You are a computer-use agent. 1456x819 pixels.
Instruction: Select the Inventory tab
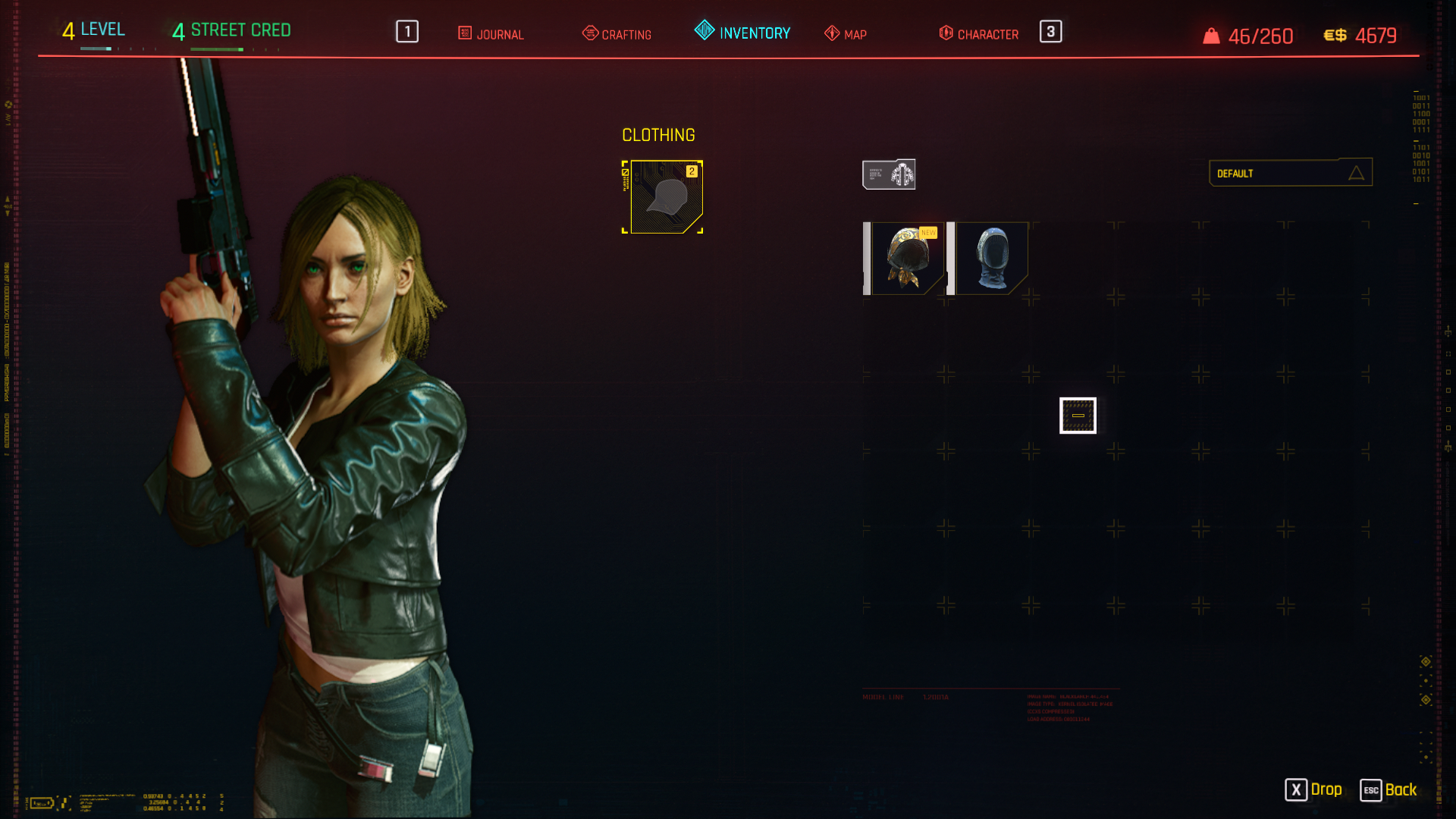(742, 33)
